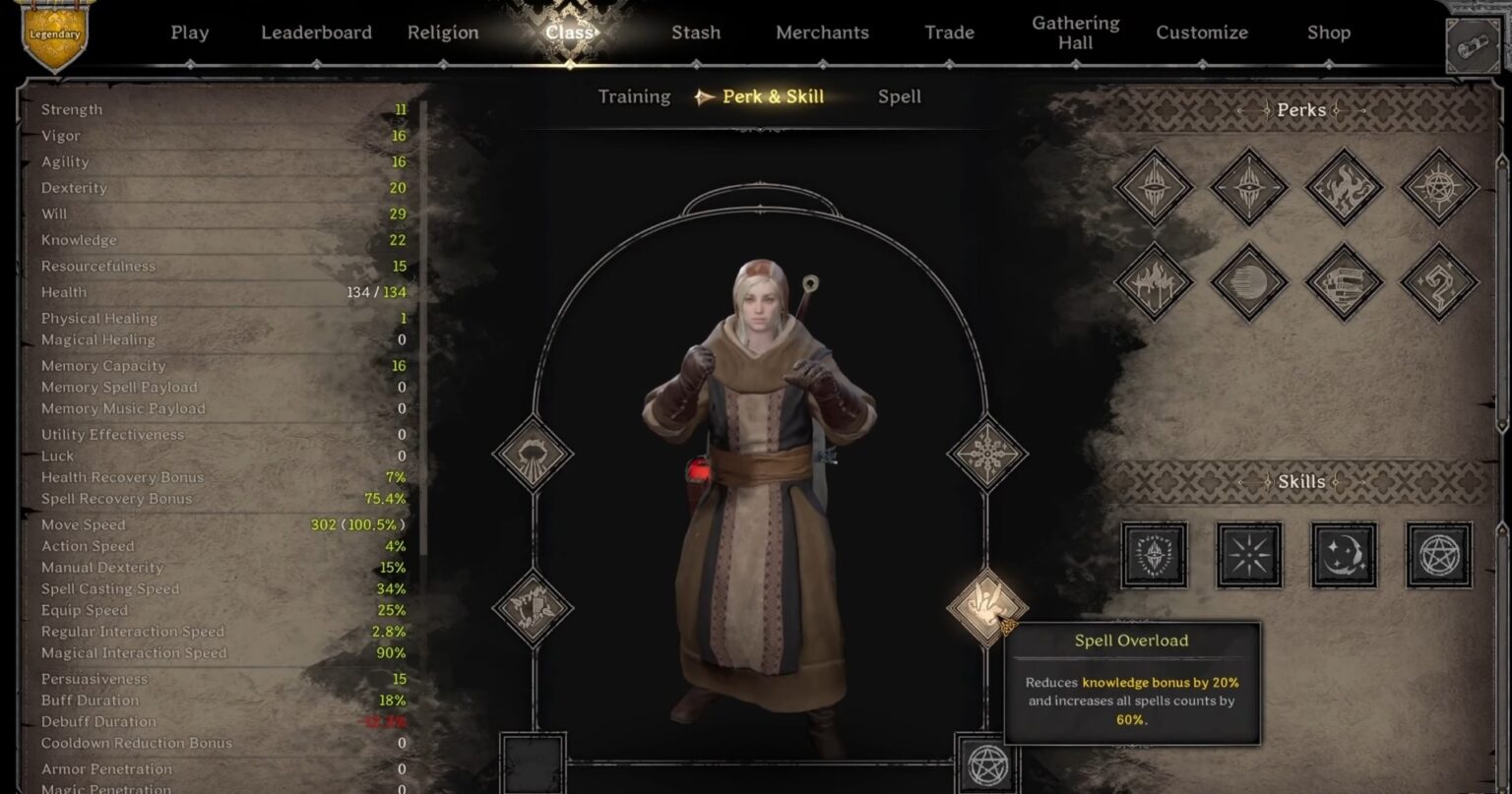The image size is (1512, 794).
Task: Switch to the Spell tab
Action: click(898, 96)
